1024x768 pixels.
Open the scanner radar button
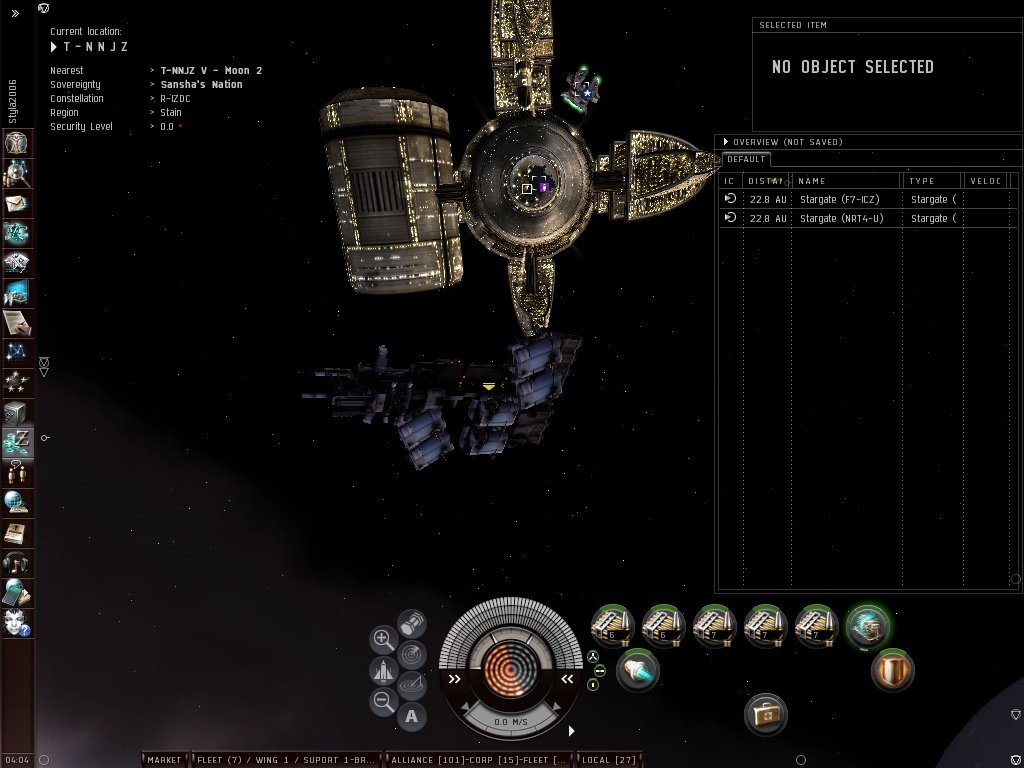click(x=411, y=654)
